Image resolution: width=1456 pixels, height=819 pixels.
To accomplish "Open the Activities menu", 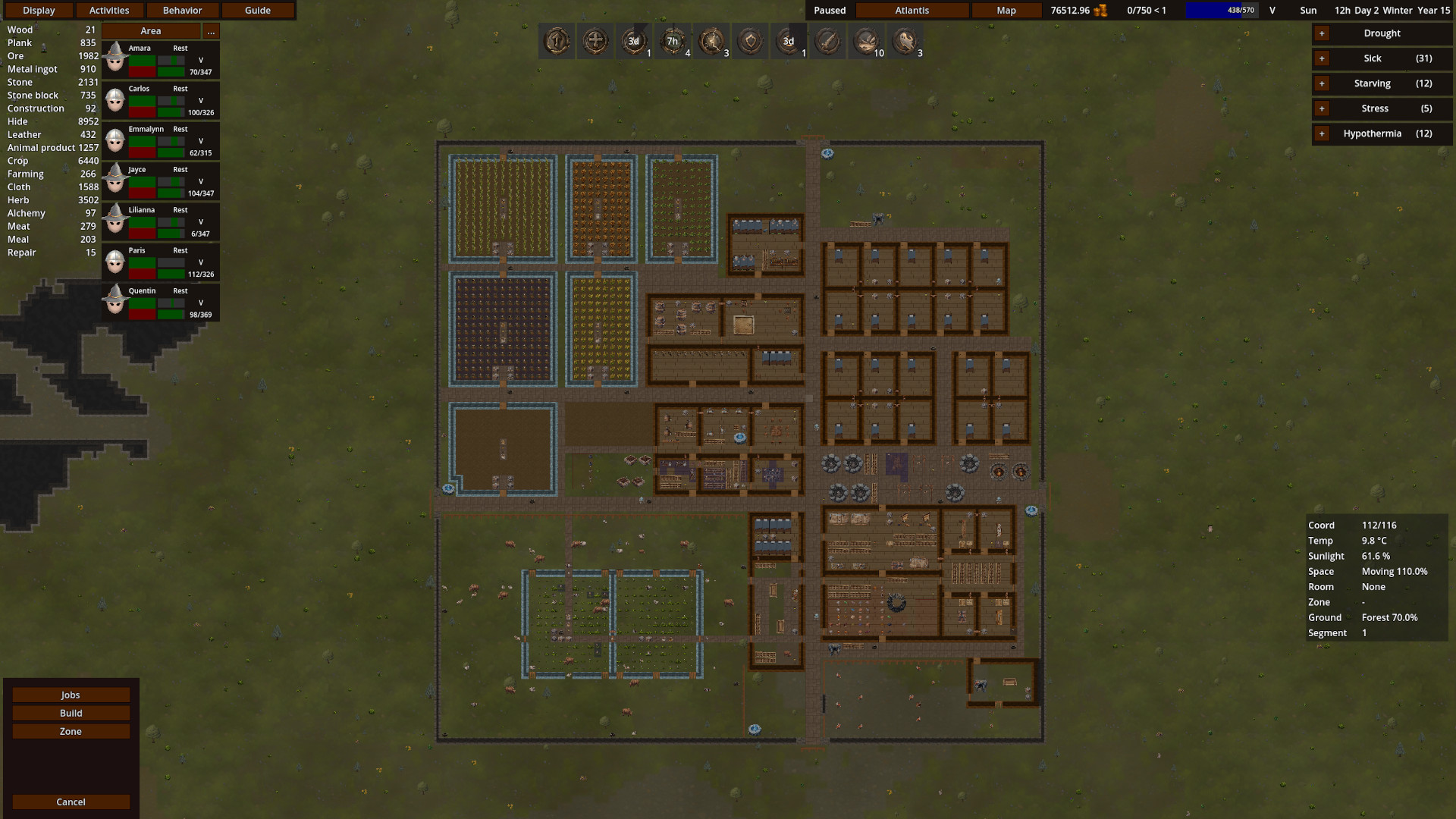I will [109, 10].
